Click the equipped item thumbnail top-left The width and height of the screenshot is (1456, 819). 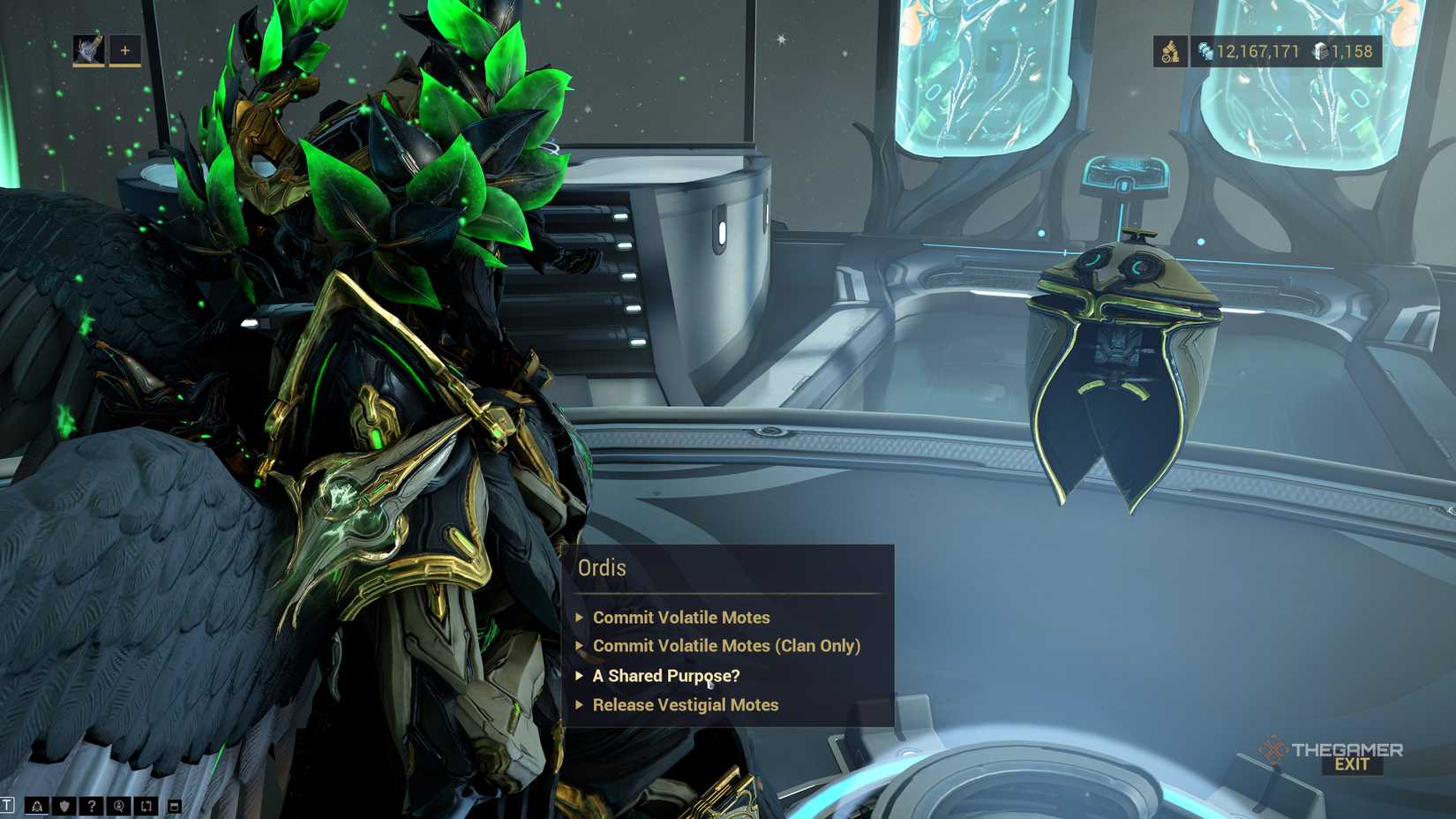tap(89, 49)
